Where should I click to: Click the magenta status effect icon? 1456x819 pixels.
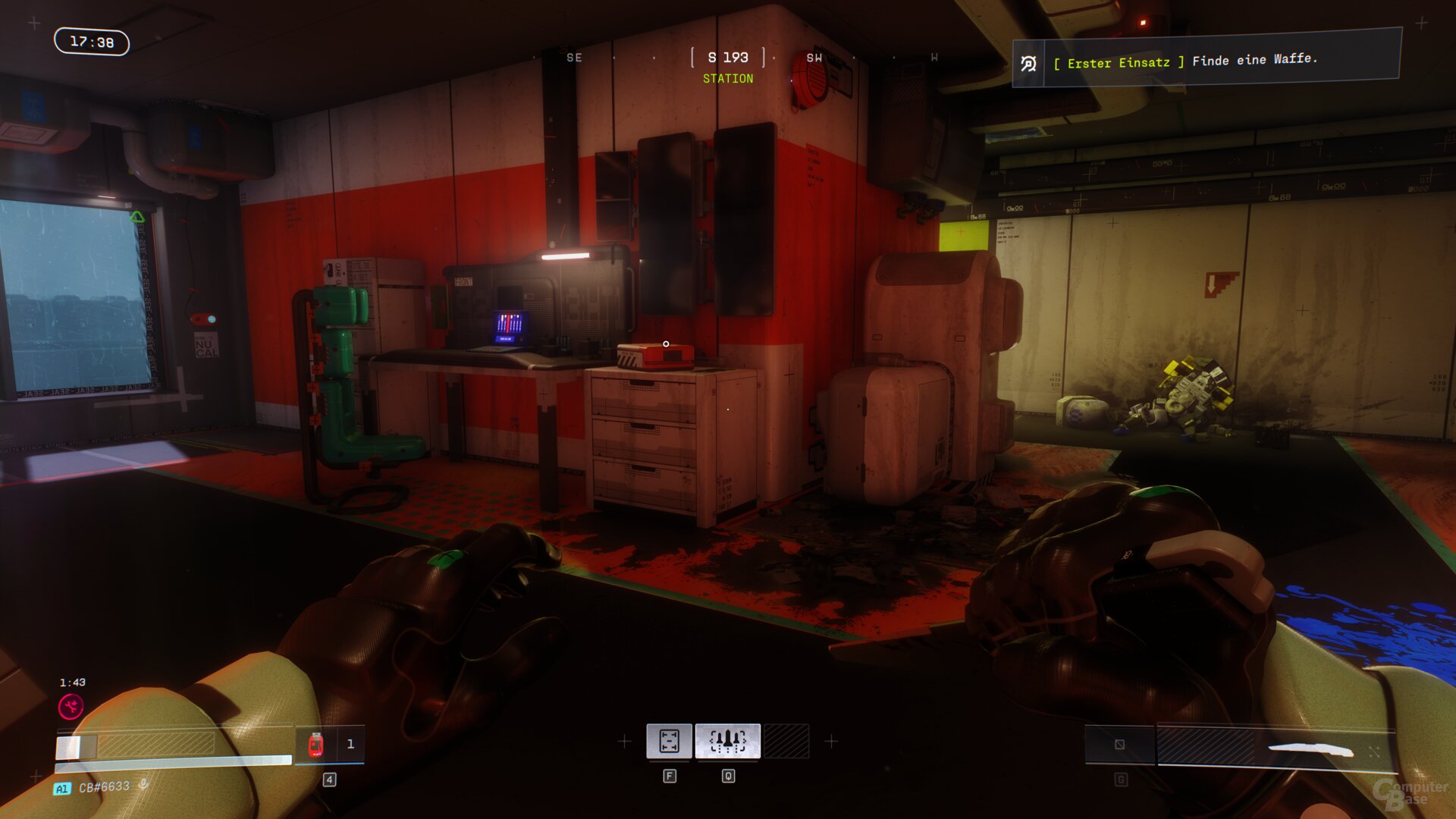[71, 708]
